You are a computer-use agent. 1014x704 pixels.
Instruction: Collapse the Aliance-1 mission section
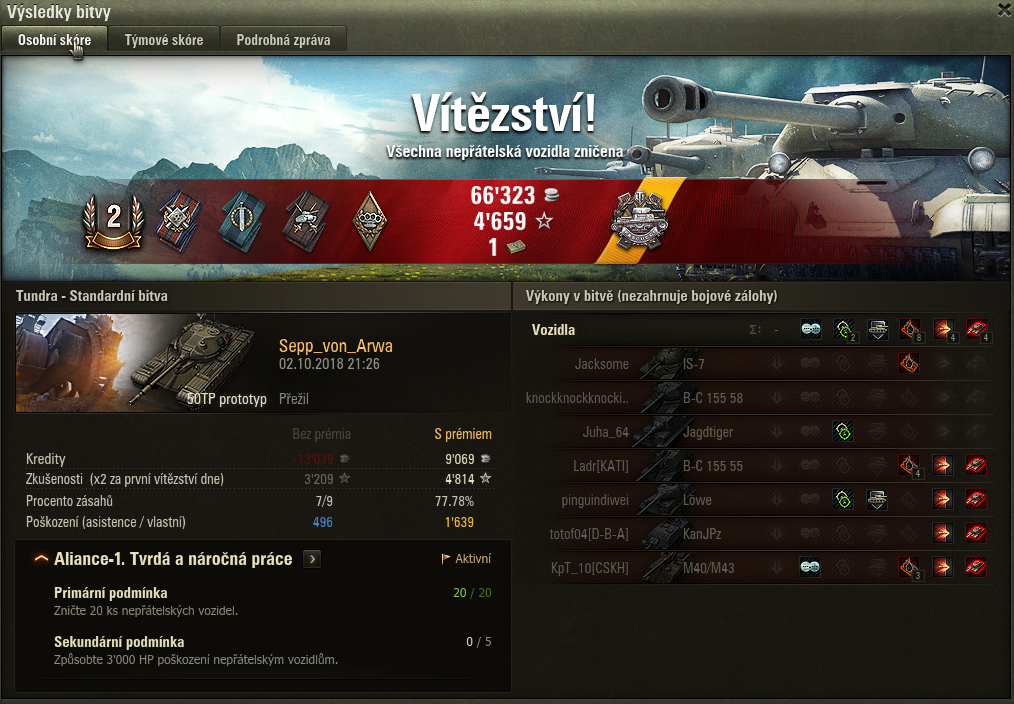41,559
